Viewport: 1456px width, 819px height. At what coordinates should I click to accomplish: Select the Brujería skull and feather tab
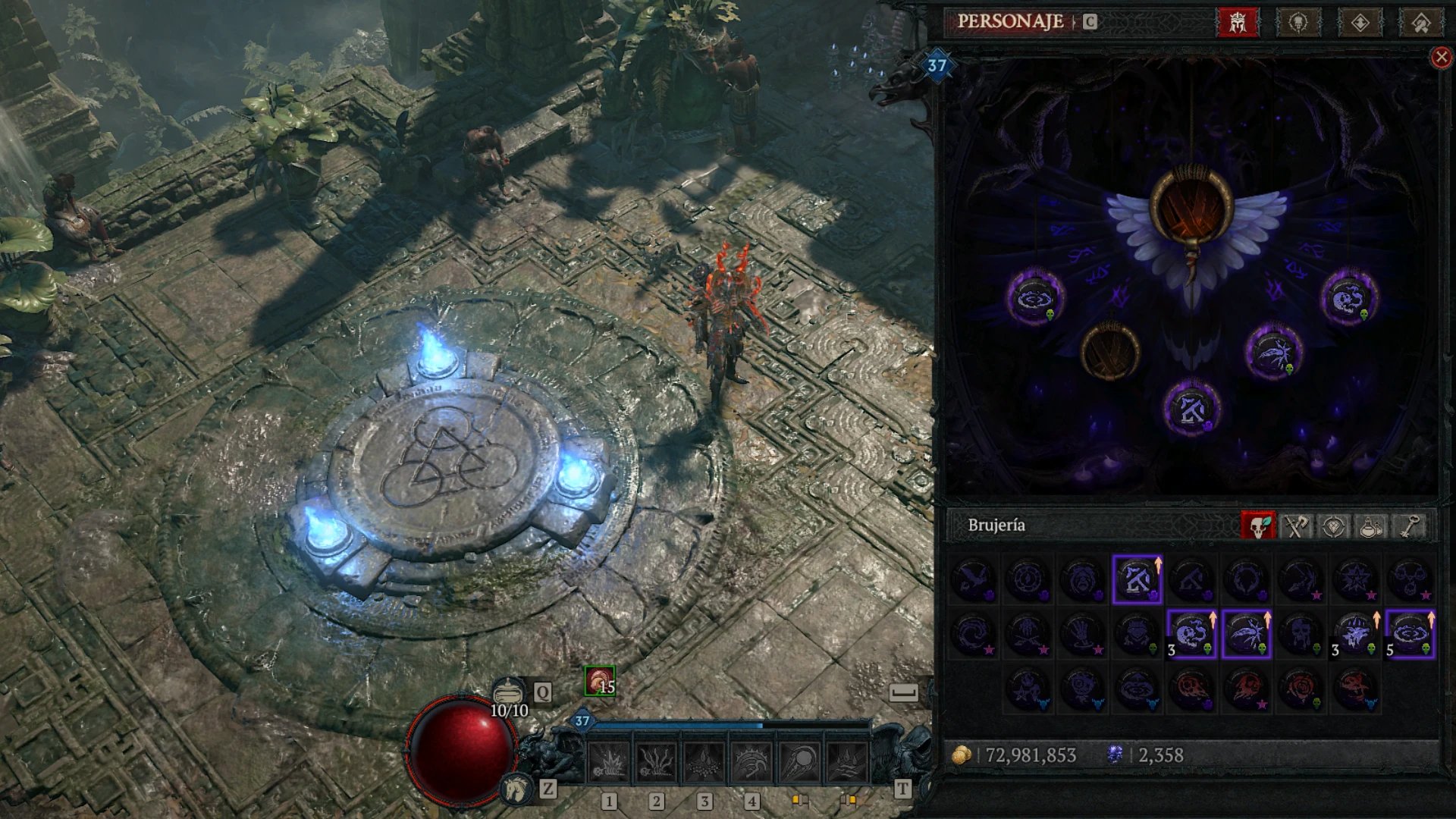point(1258,526)
